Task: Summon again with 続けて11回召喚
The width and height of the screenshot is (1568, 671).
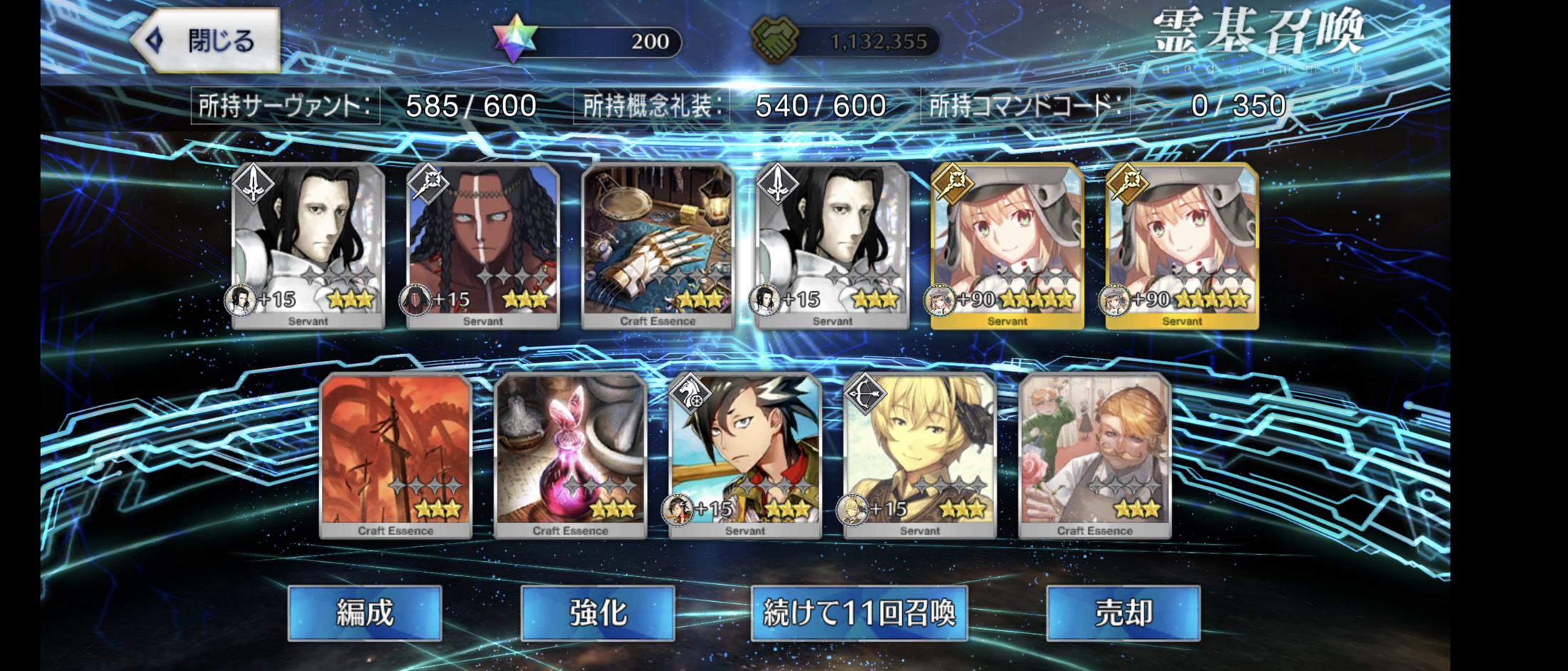Action: [x=859, y=613]
